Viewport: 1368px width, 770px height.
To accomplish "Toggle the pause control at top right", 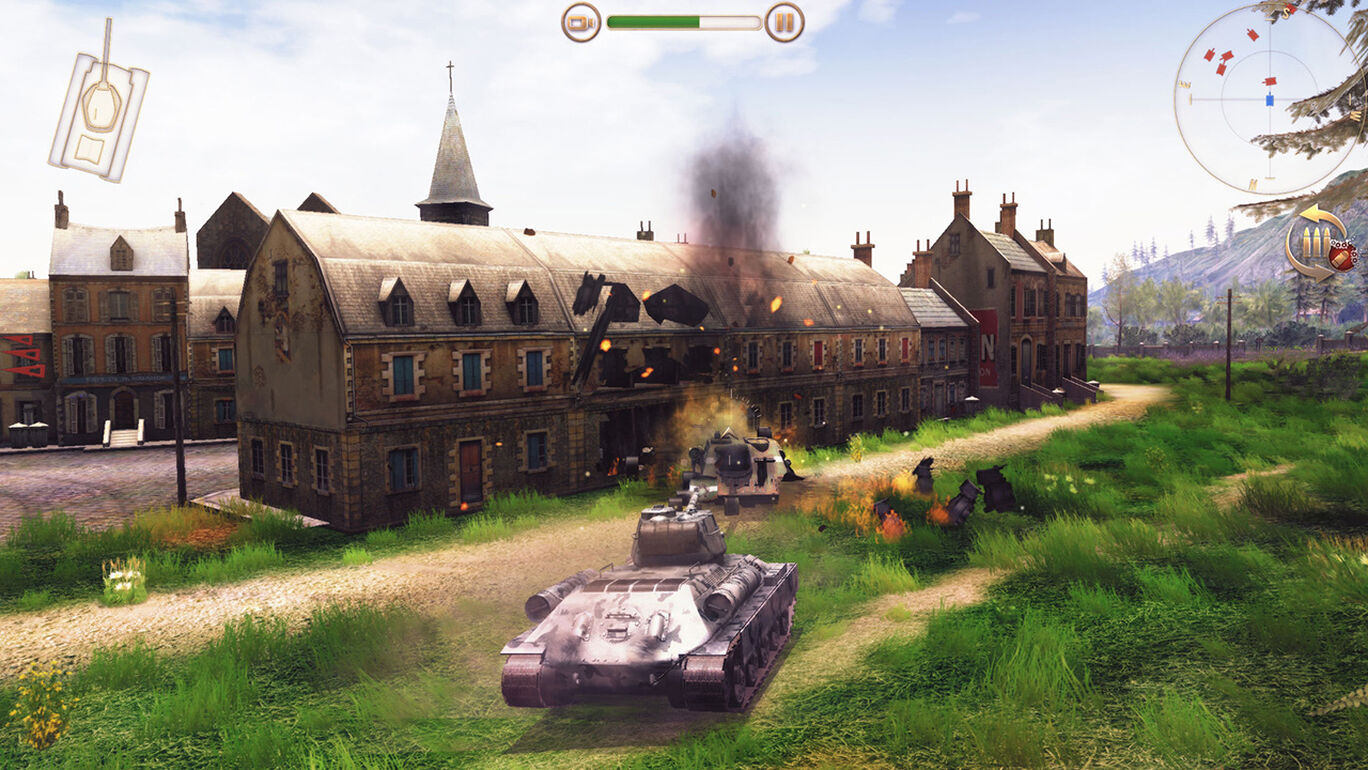I will [x=785, y=20].
